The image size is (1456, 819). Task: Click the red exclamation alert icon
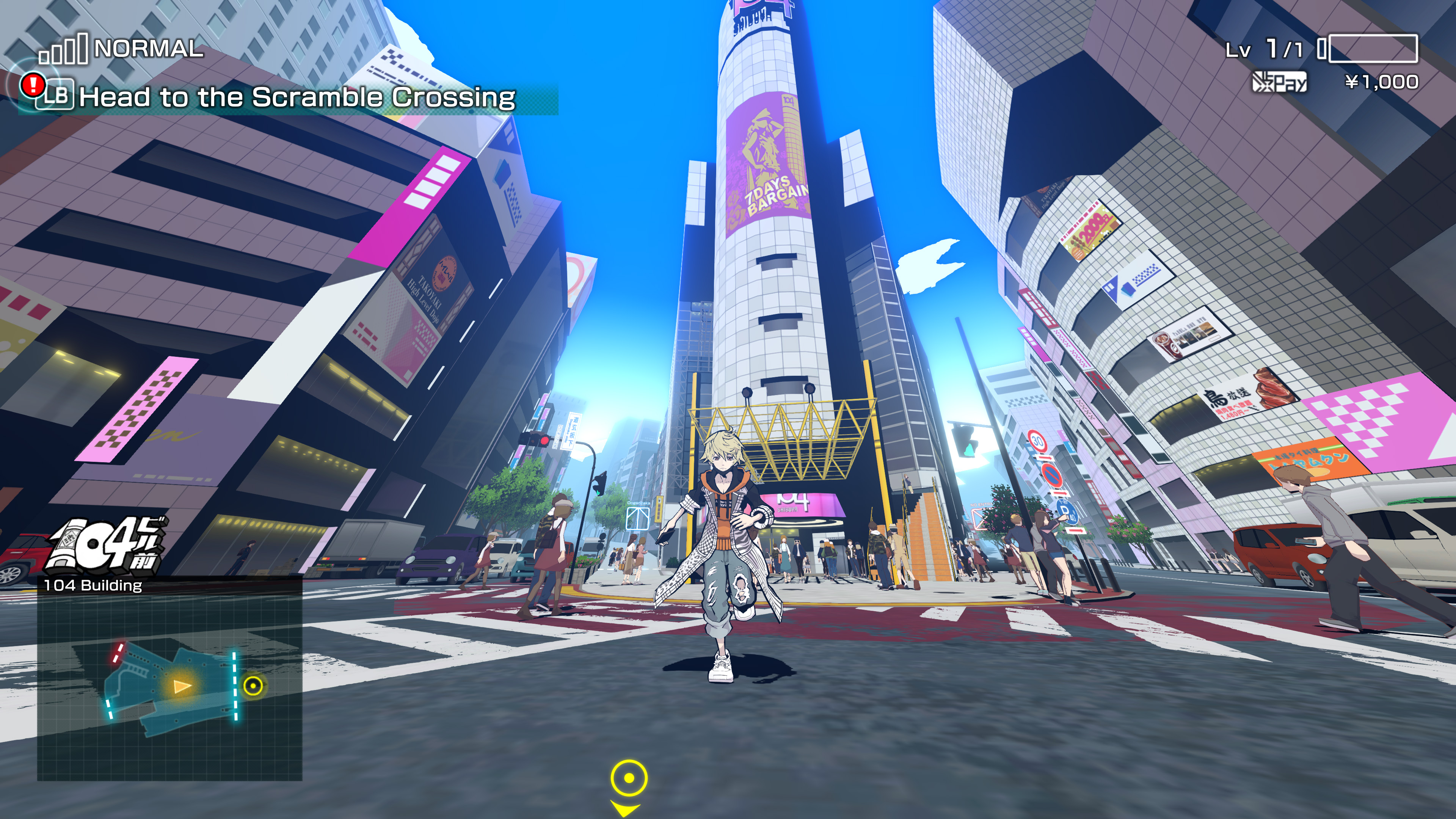(33, 85)
